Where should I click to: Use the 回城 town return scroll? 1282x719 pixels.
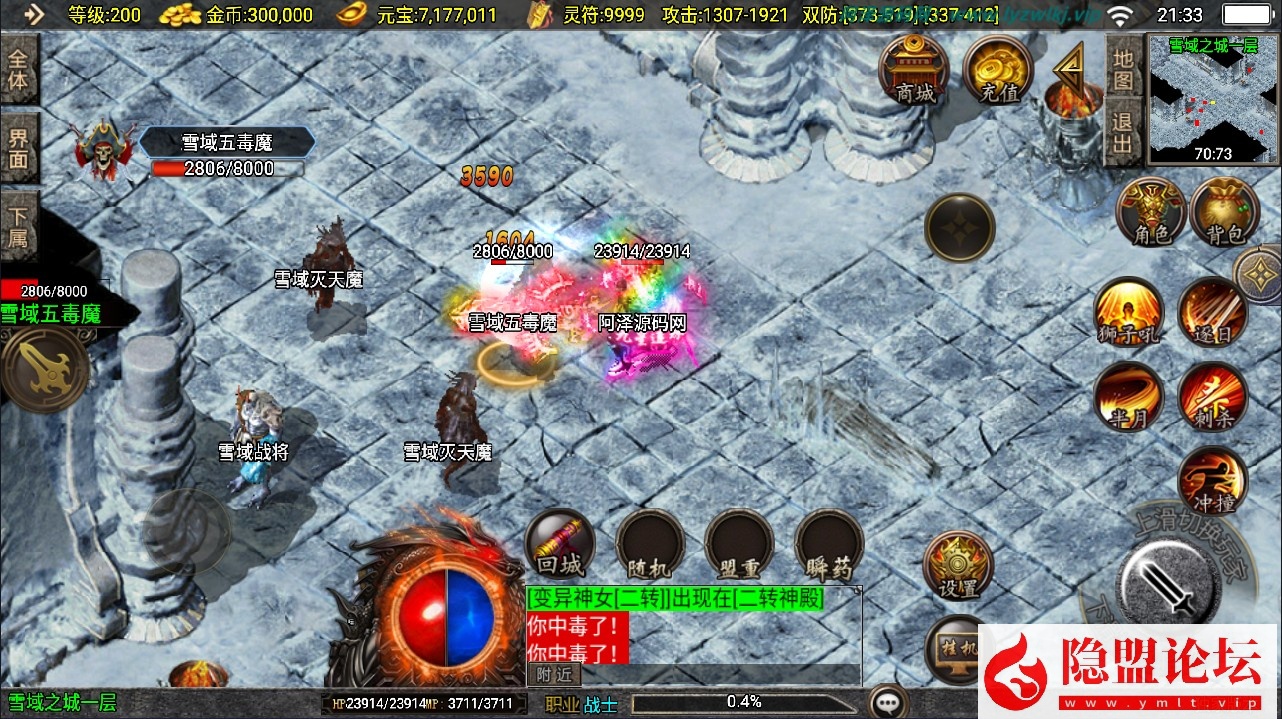pyautogui.click(x=559, y=545)
